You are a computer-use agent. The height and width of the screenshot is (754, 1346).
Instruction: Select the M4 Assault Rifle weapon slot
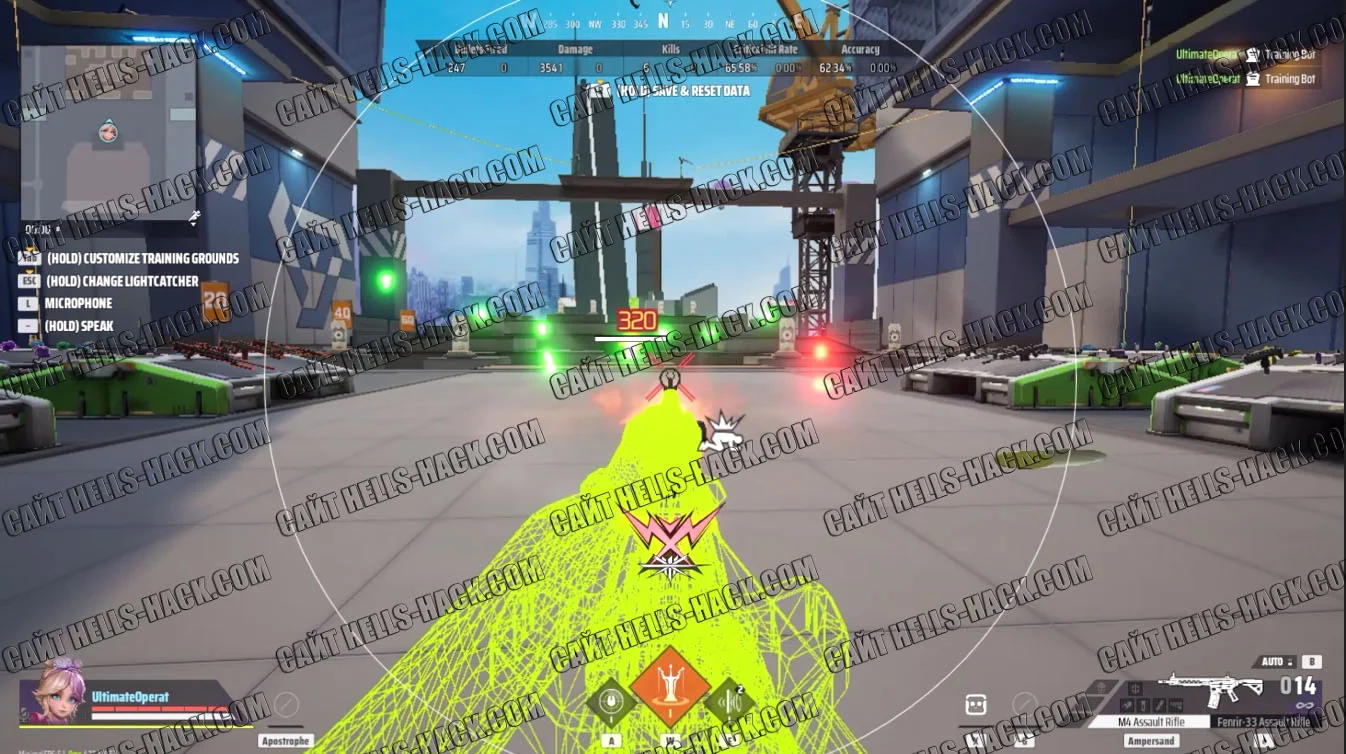pos(1150,721)
